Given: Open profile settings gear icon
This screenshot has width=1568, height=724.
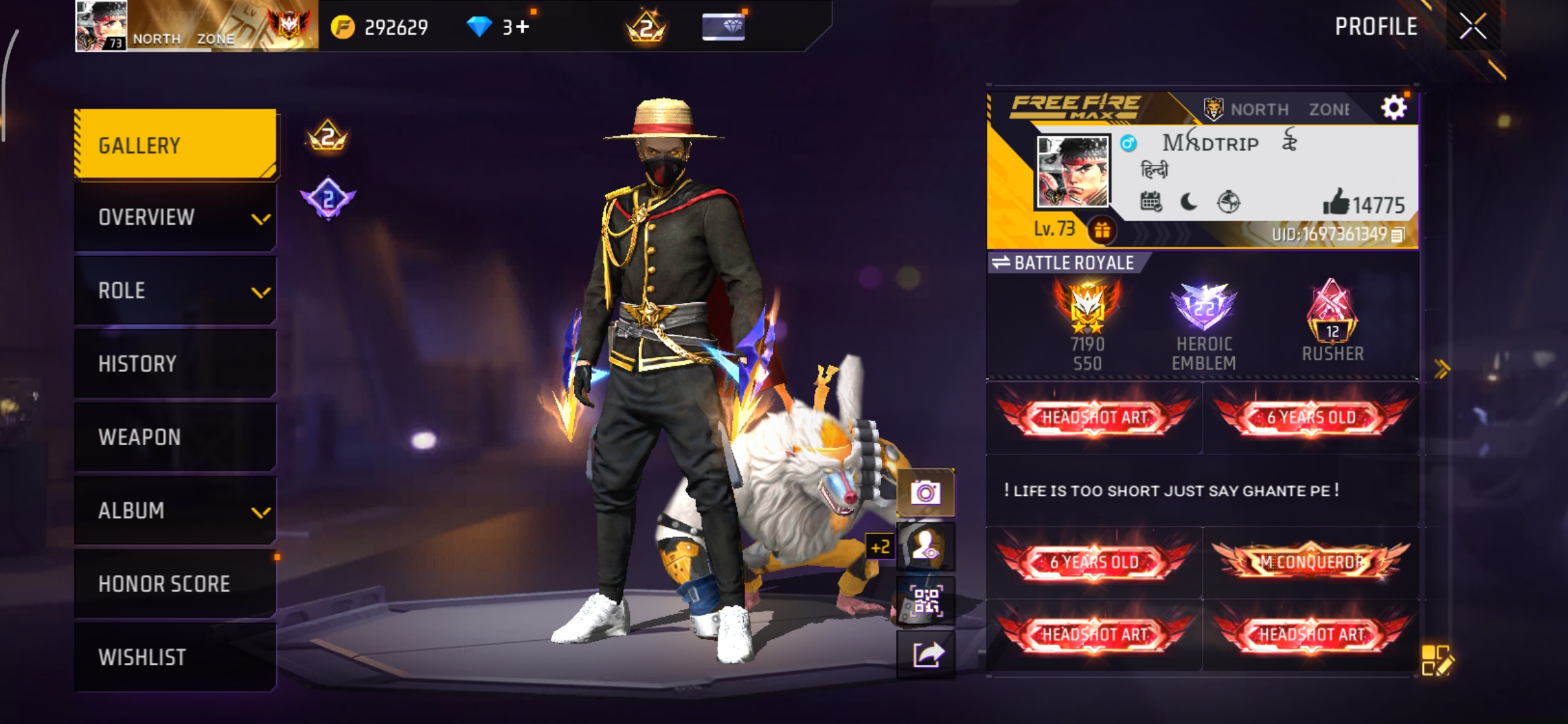Looking at the screenshot, I should pos(1394,107).
